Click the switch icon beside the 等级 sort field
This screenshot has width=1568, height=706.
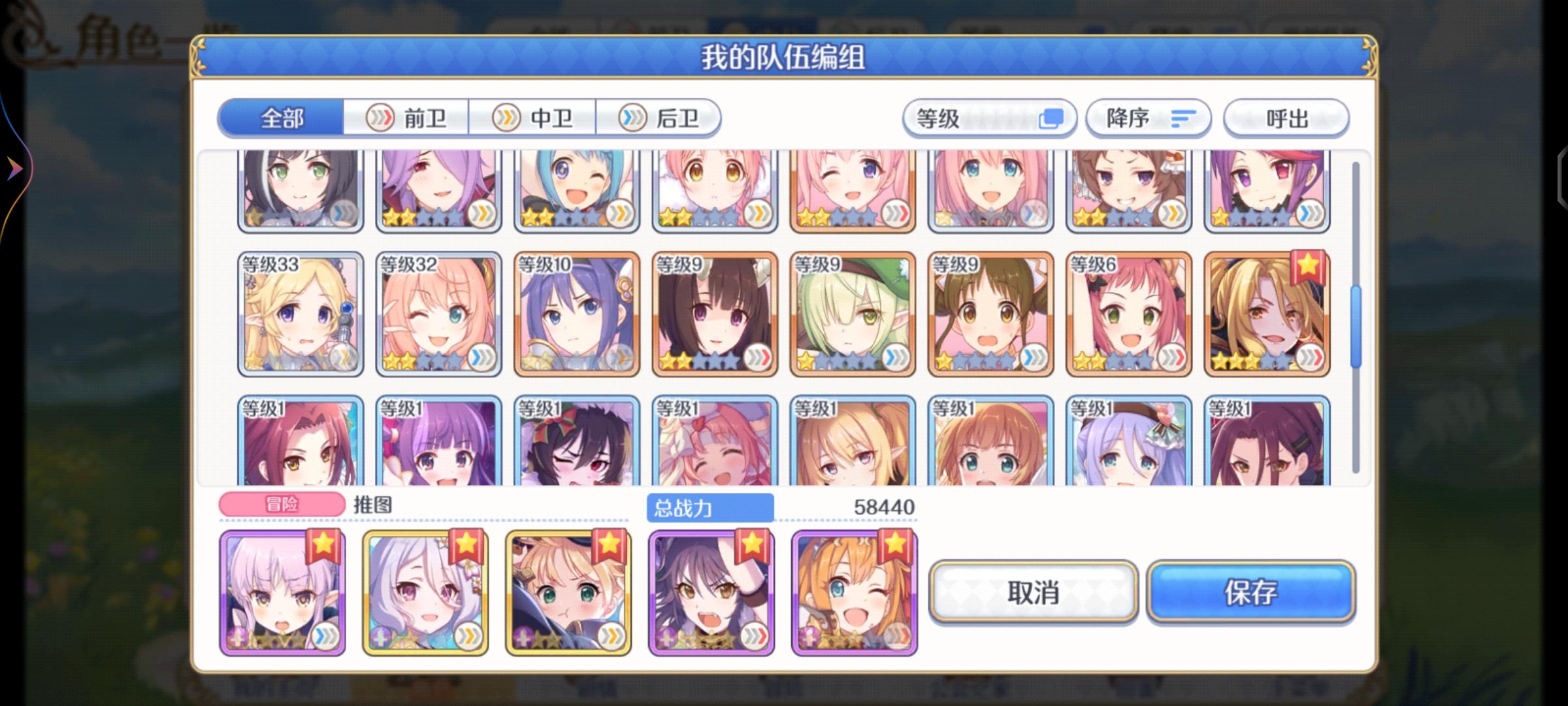tap(1052, 118)
